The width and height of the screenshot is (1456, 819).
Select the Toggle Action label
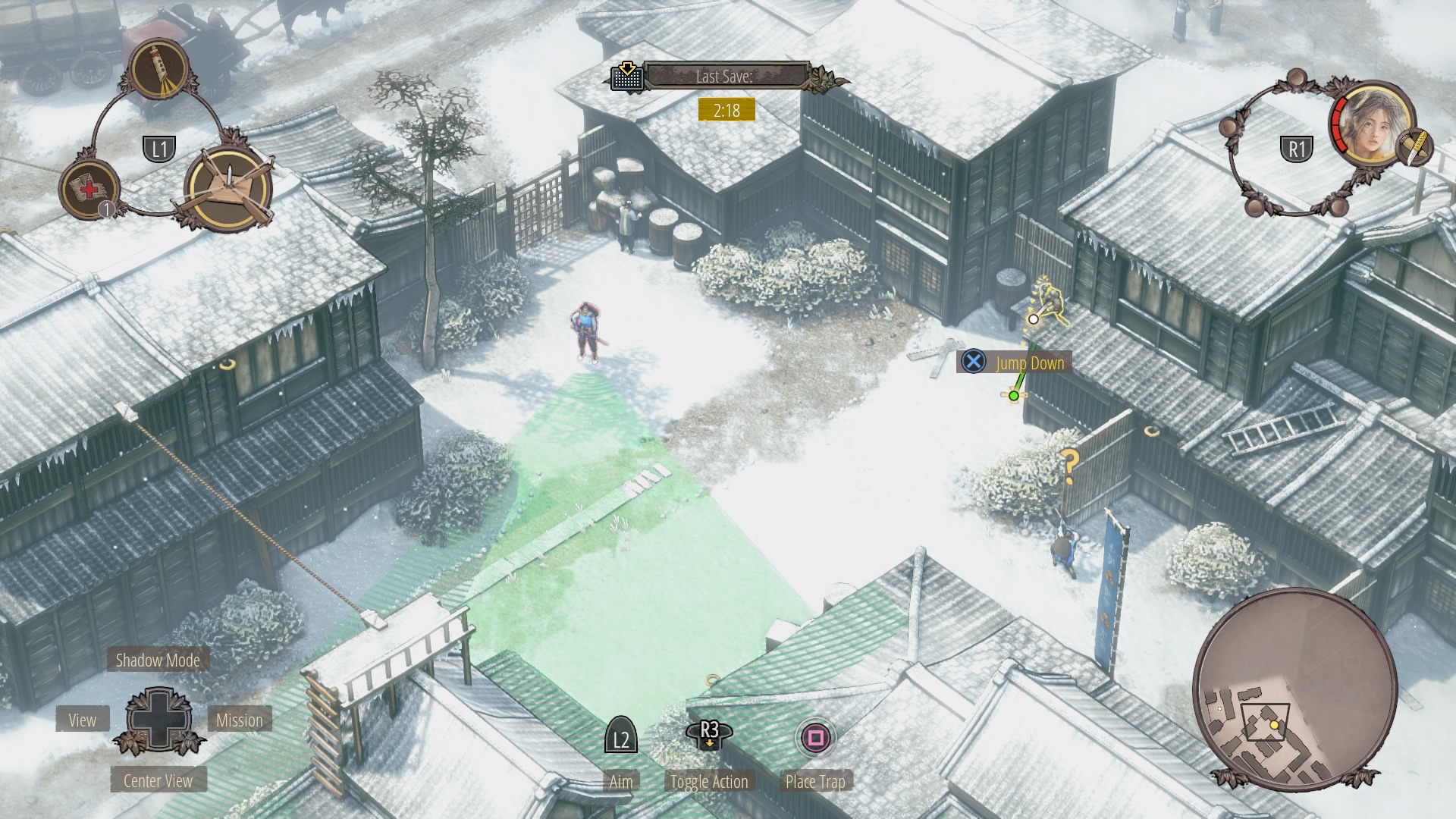(x=709, y=781)
